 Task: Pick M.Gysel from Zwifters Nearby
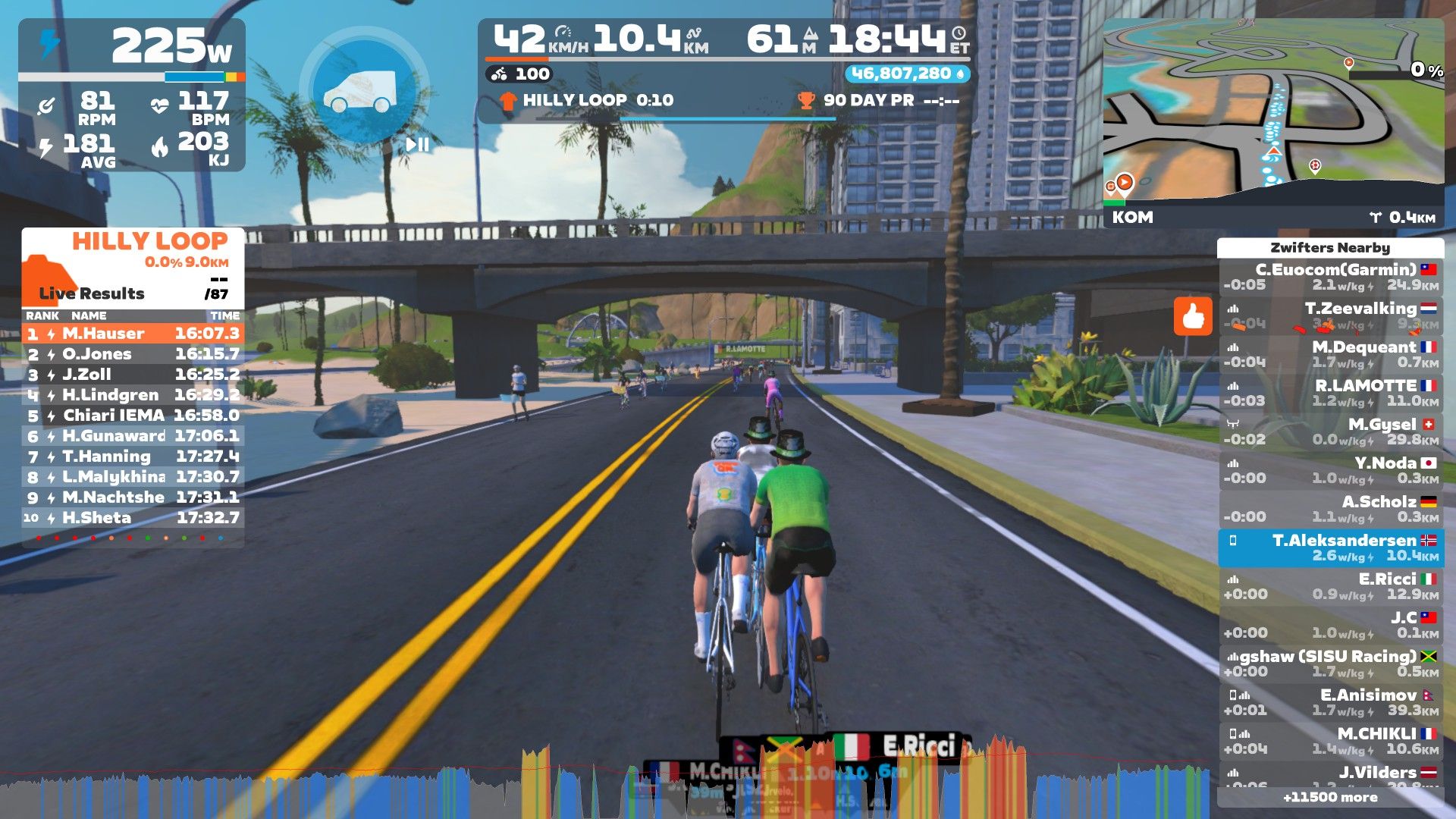pos(1331,431)
